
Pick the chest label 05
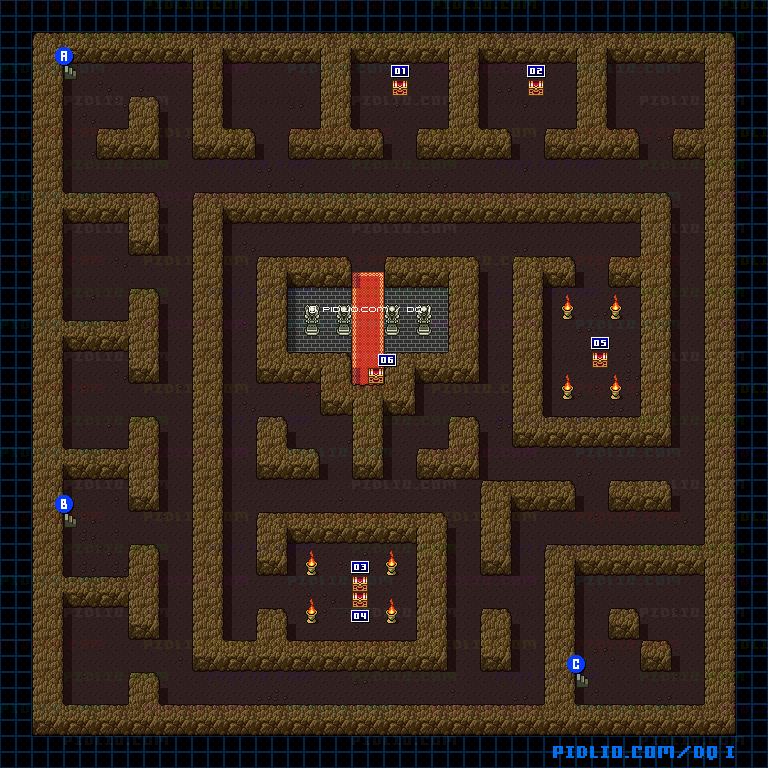[x=600, y=343]
